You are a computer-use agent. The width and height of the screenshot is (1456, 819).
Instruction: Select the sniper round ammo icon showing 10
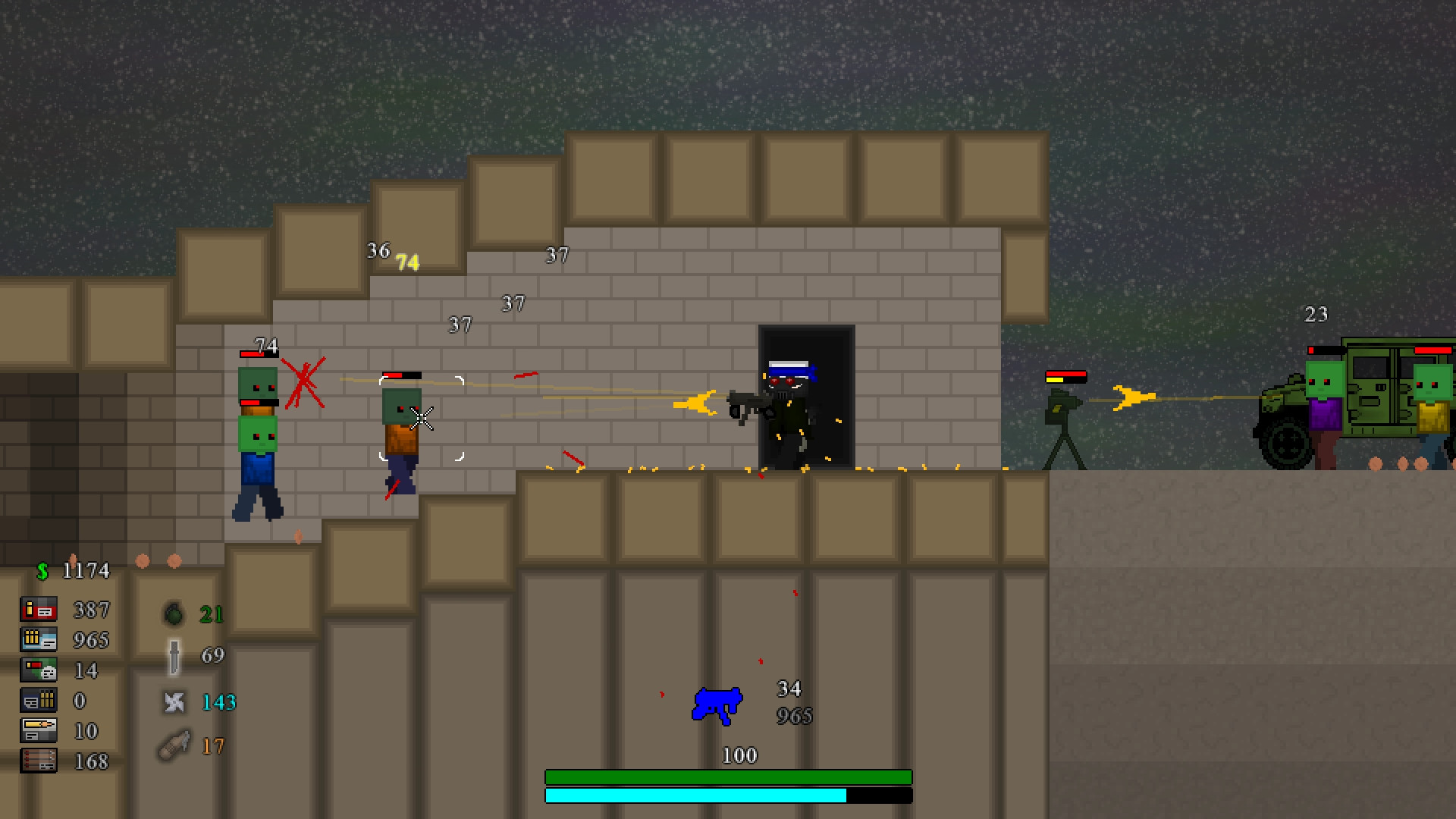pos(39,730)
